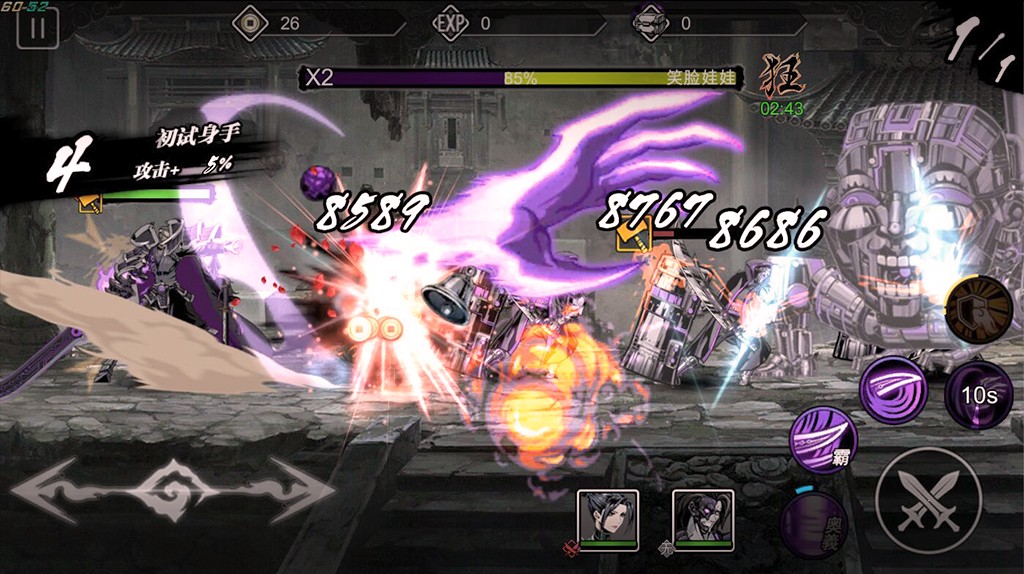Switch to the dark-haired swordsman portrait
Screen dimensions: 1024x574
[x=607, y=516]
